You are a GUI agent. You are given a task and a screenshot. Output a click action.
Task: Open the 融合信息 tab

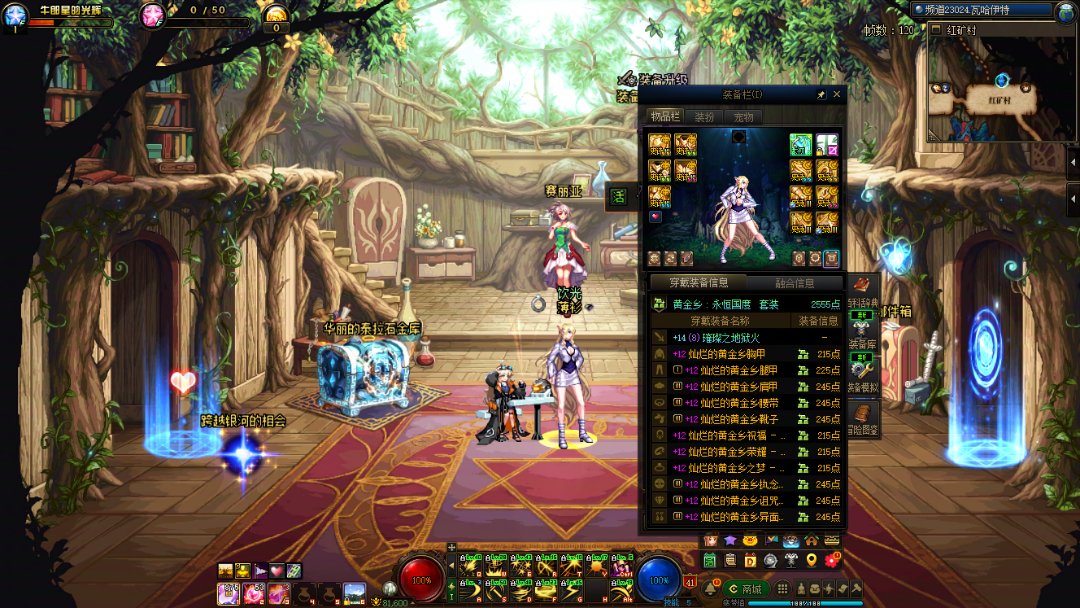coord(795,283)
